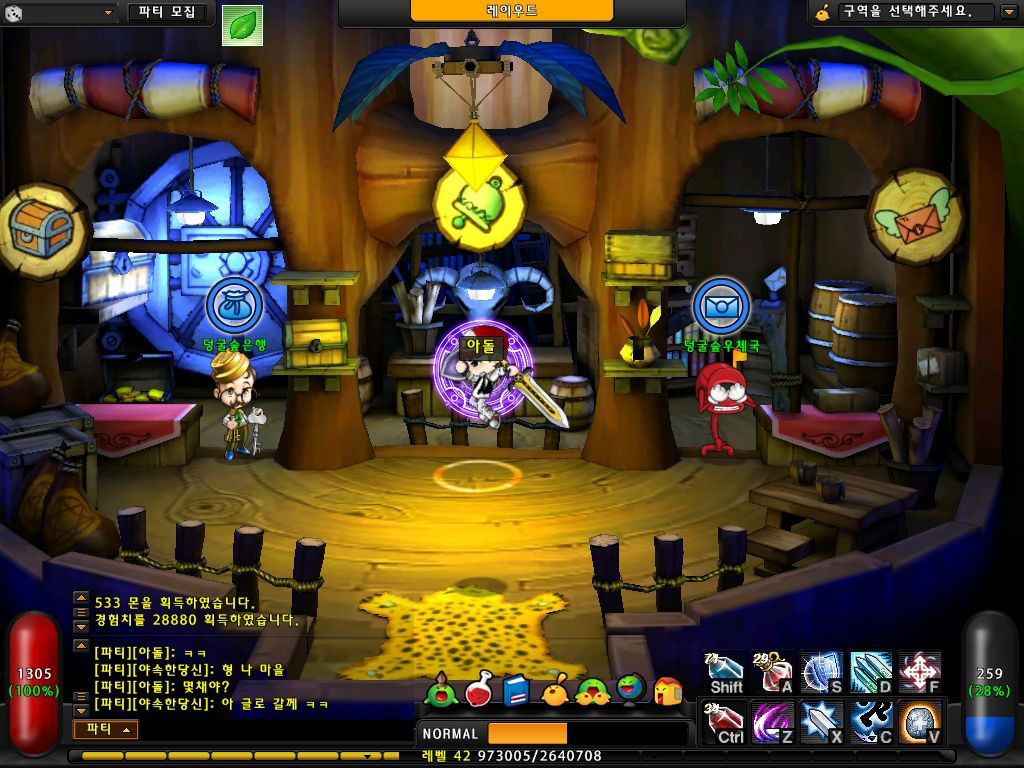Open the dice dropdown at top left

tap(60, 13)
